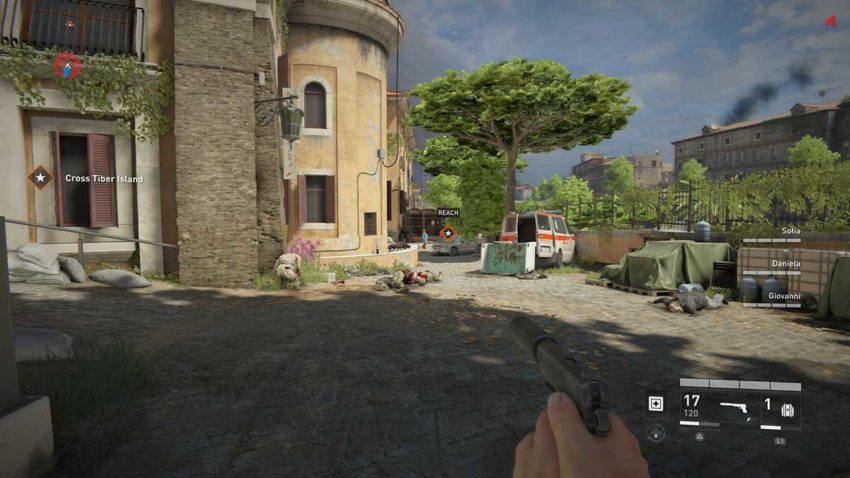This screenshot has width=850, height=478.
Task: Click the REACH objective waypoint marker
Action: coord(448,233)
